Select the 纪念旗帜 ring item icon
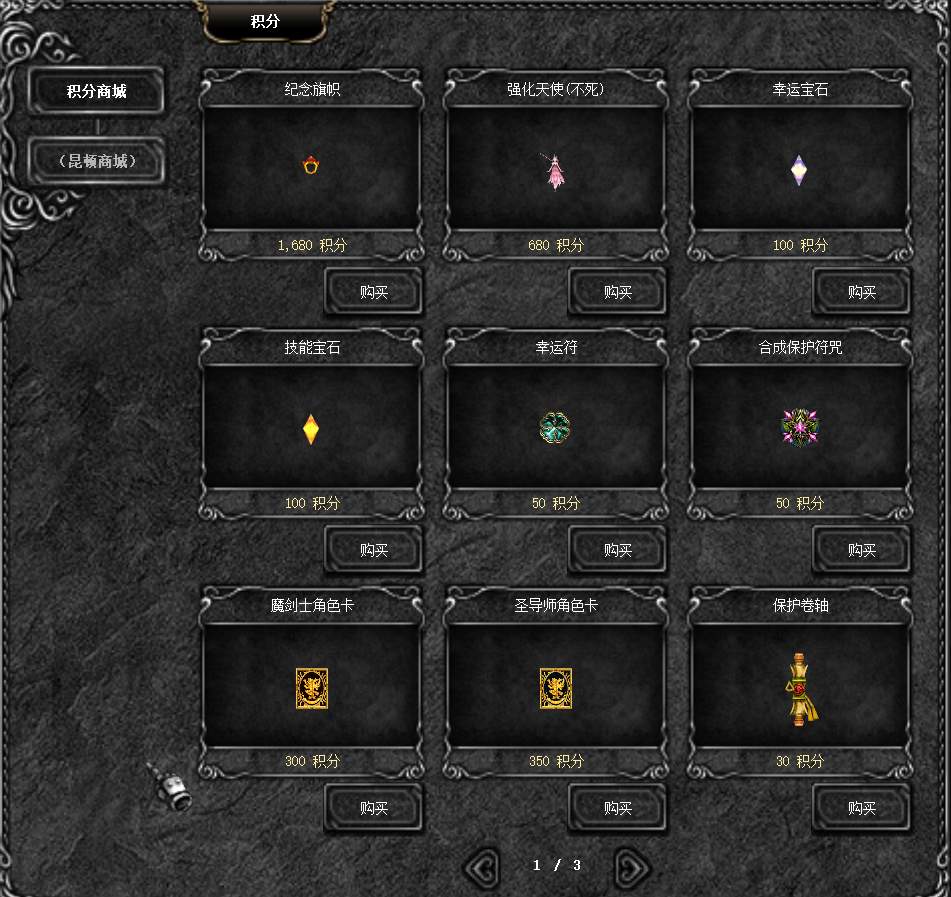This screenshot has width=951, height=897. click(311, 166)
